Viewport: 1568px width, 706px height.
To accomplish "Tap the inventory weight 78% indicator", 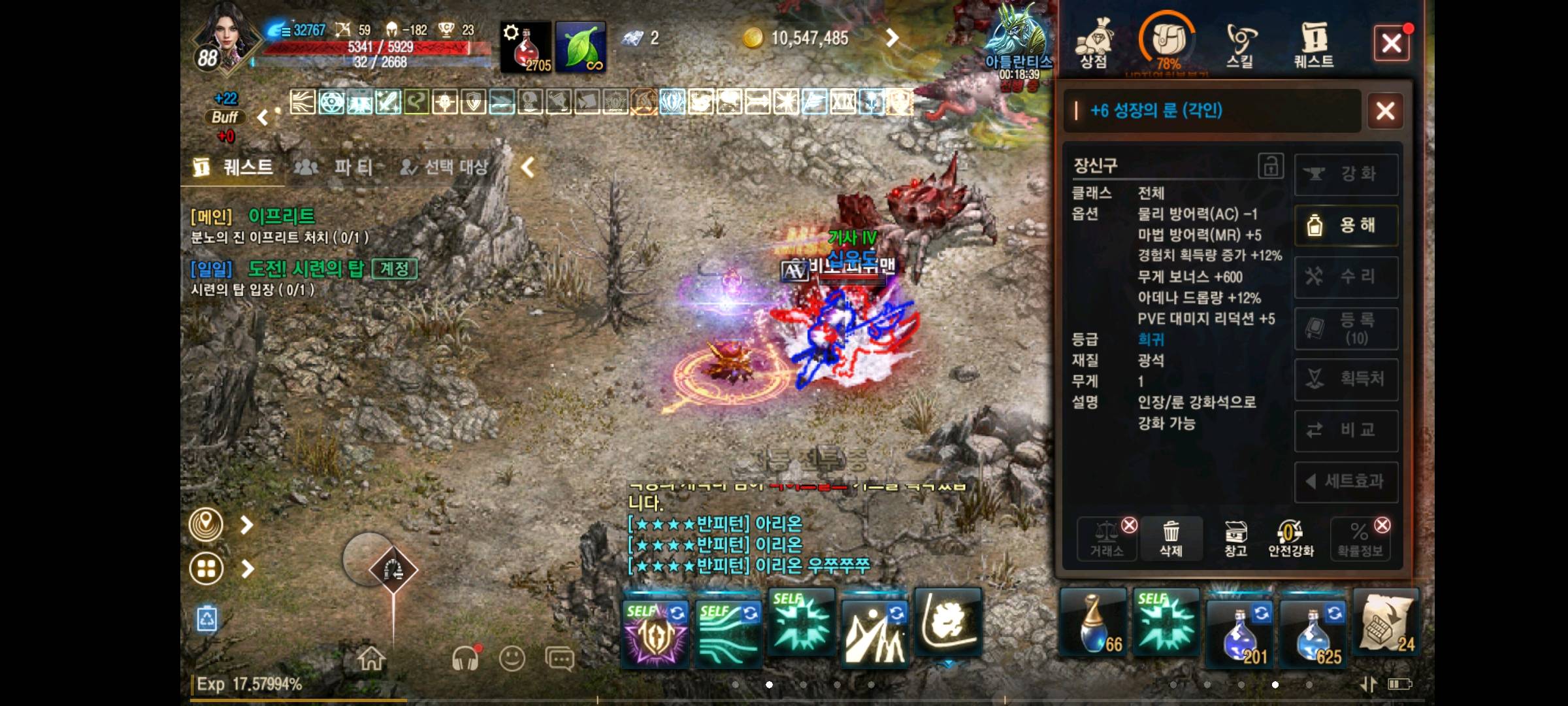I will 1169,39.
